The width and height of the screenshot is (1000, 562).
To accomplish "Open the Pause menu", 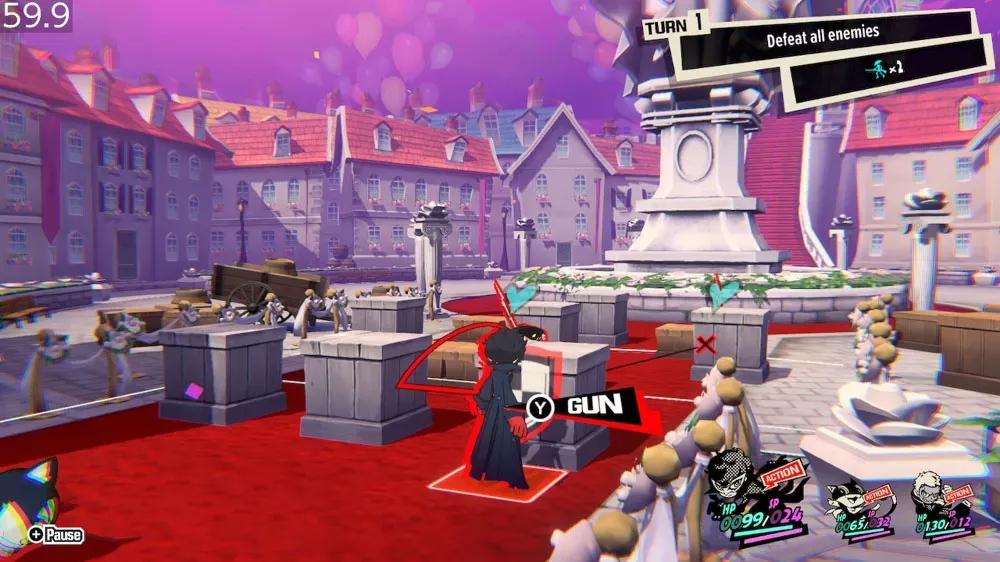I will 58,535.
